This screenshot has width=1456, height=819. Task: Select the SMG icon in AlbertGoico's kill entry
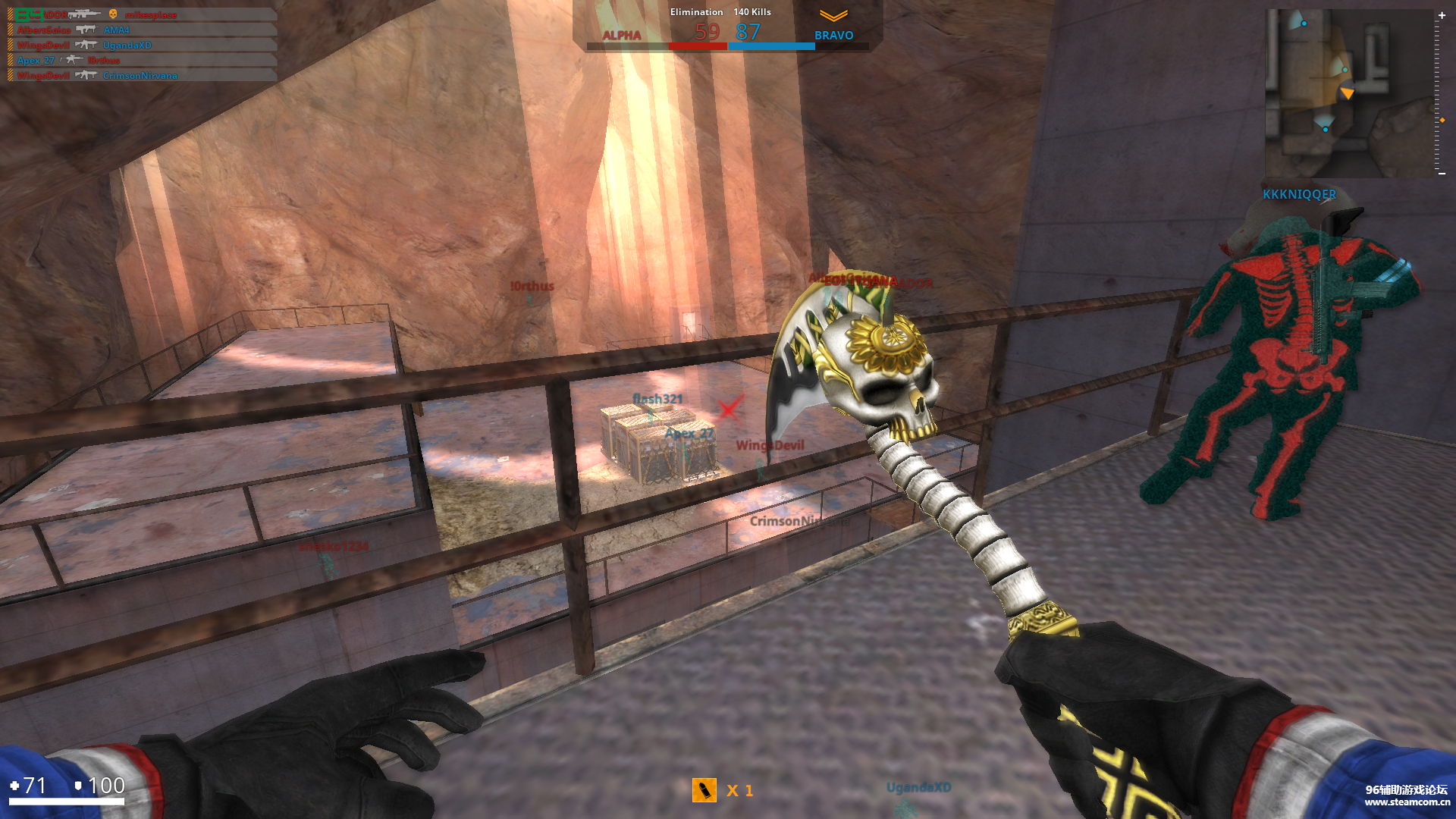(87, 30)
